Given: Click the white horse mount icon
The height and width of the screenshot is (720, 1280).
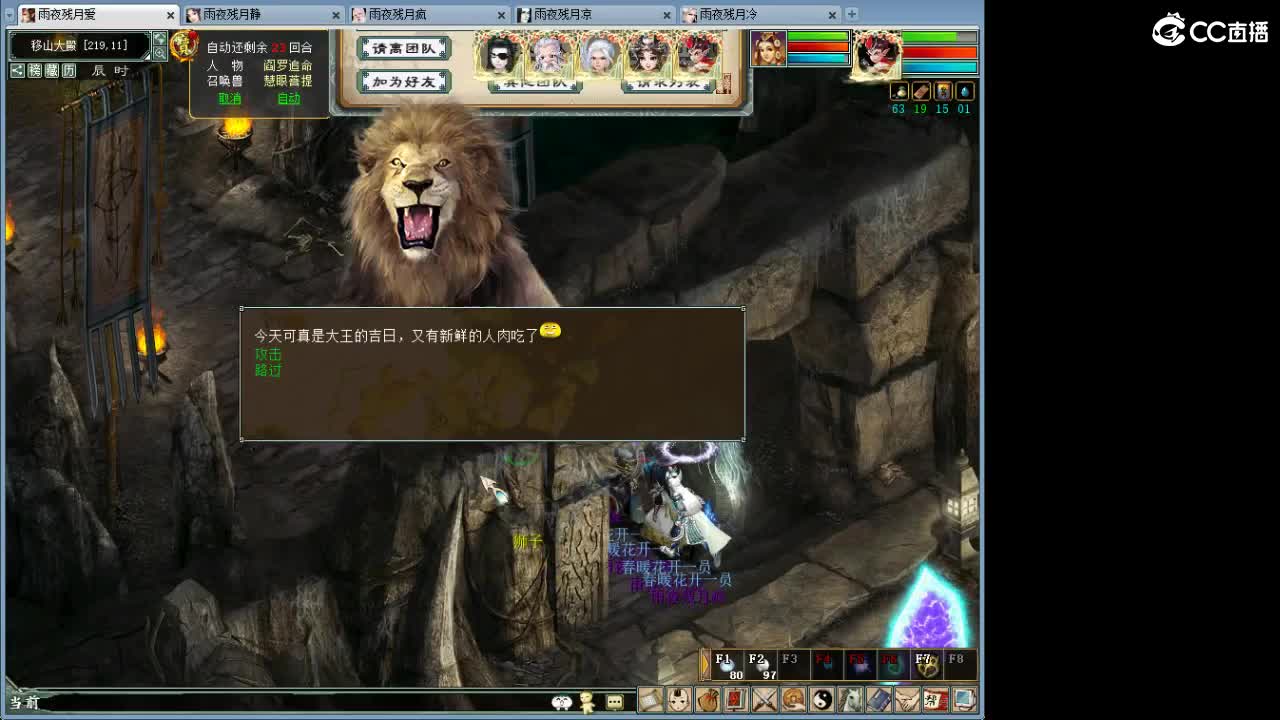Looking at the screenshot, I should pos(852,700).
